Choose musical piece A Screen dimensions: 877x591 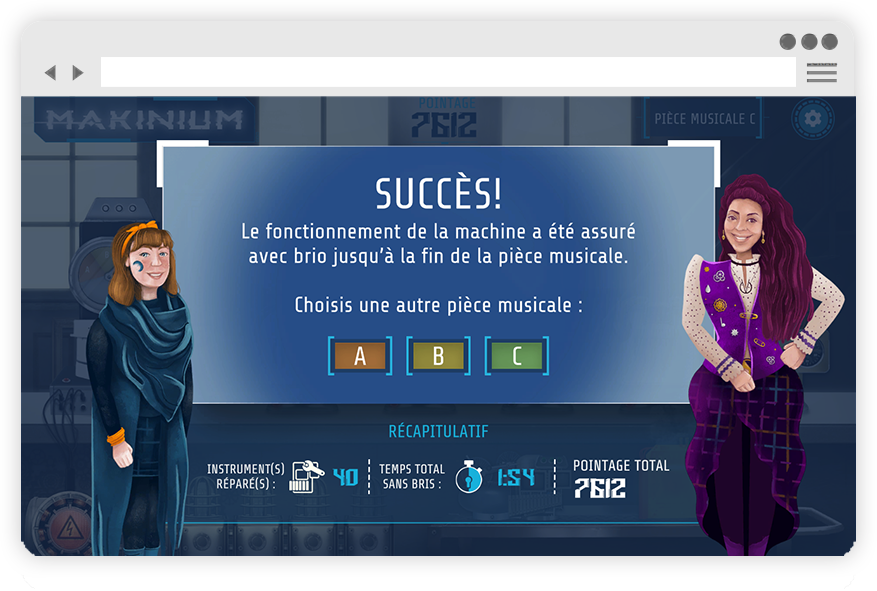click(x=360, y=356)
